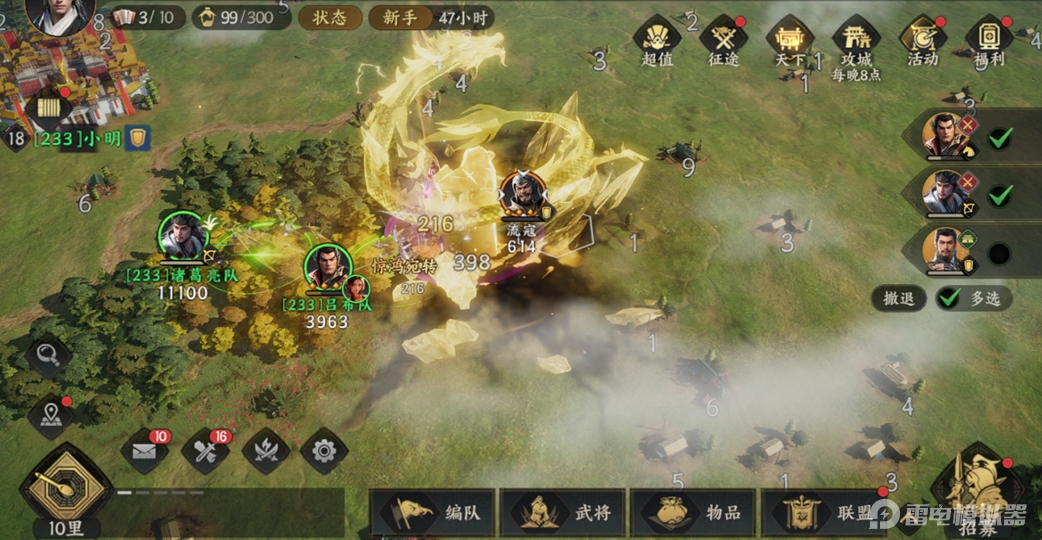Open the 编队 formation menu
This screenshot has height=540, width=1042.
click(434, 513)
